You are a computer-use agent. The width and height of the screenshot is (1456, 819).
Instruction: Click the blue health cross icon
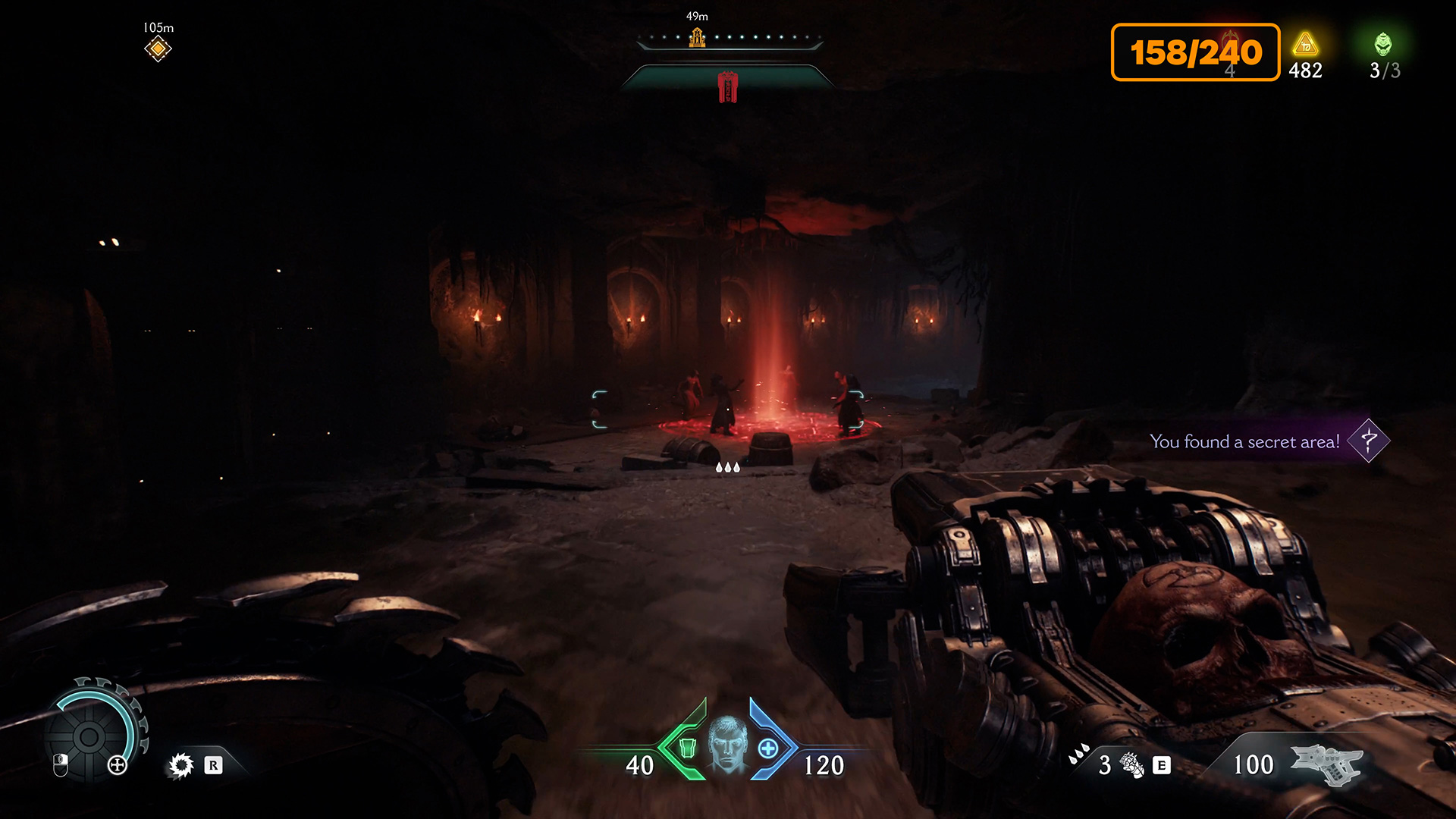[x=768, y=748]
